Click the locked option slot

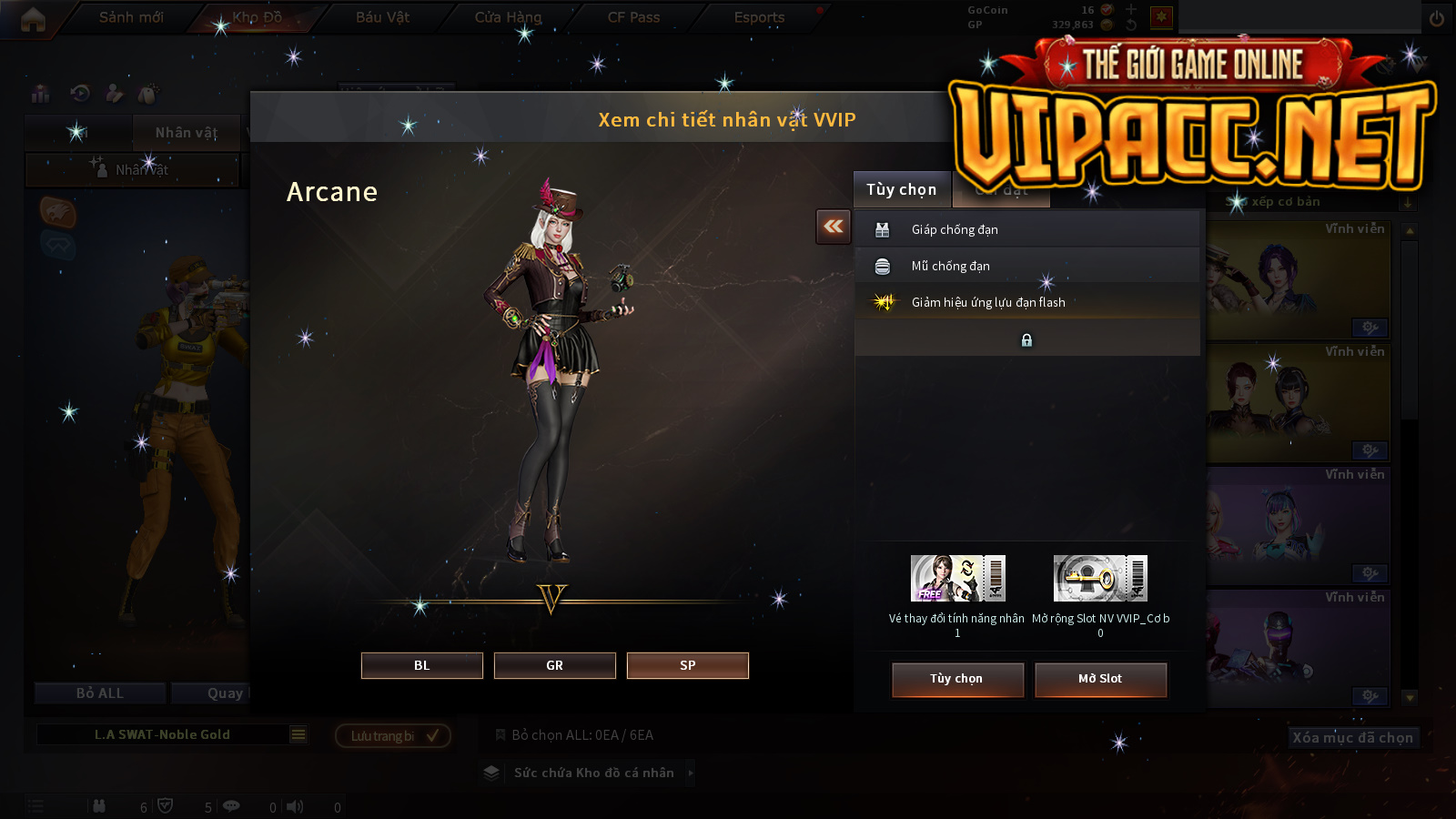pyautogui.click(x=1026, y=339)
